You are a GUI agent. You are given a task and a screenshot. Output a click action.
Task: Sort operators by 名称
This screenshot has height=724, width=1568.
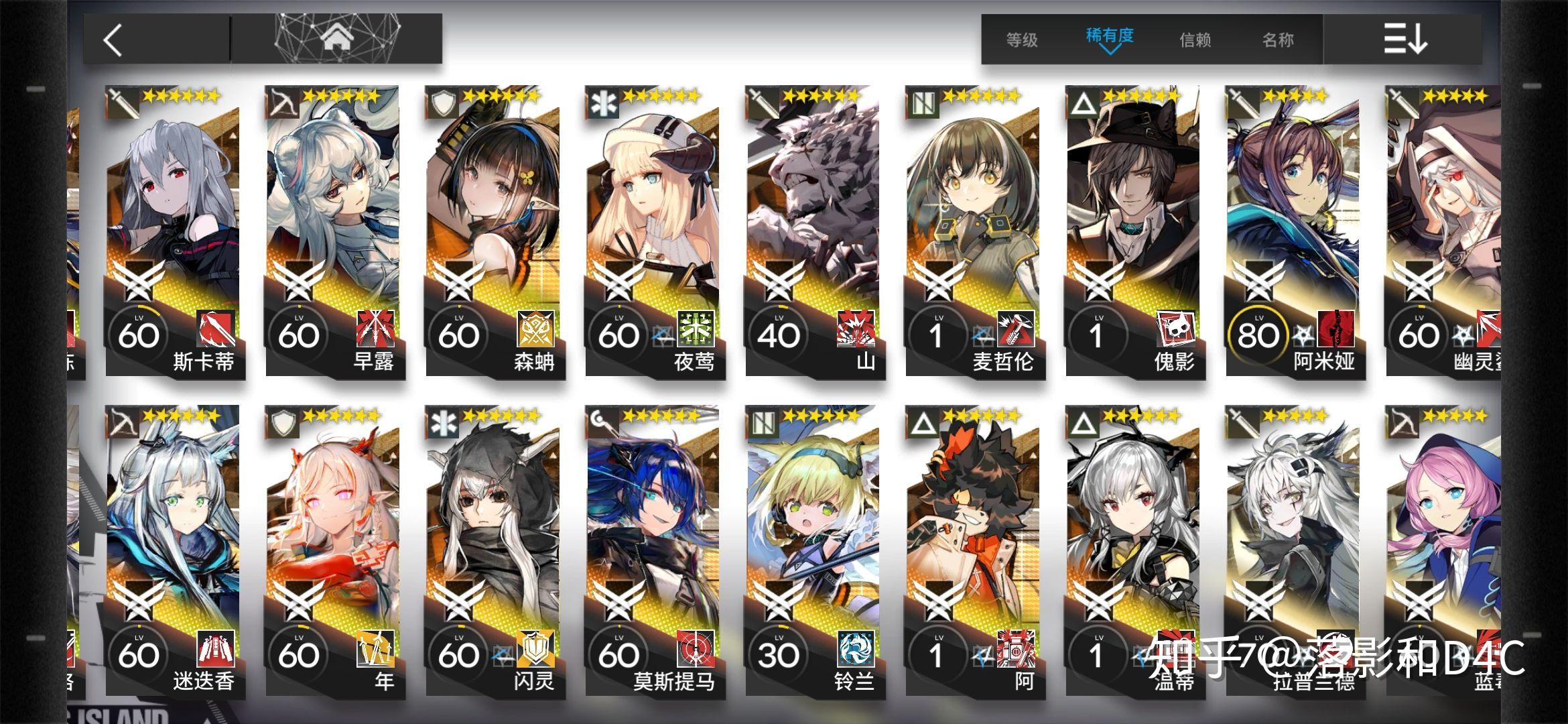1277,40
